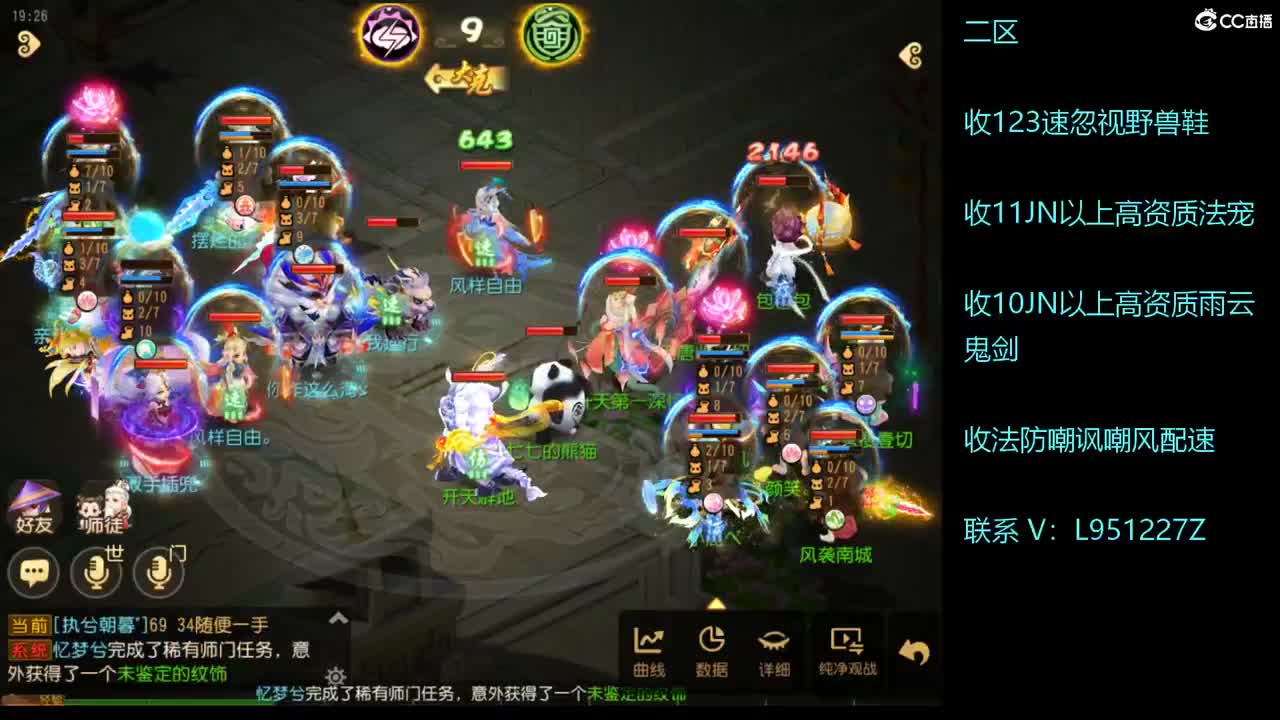1280x720 pixels.
Task: Click the purple faction emblem at top
Action: [x=390, y=32]
